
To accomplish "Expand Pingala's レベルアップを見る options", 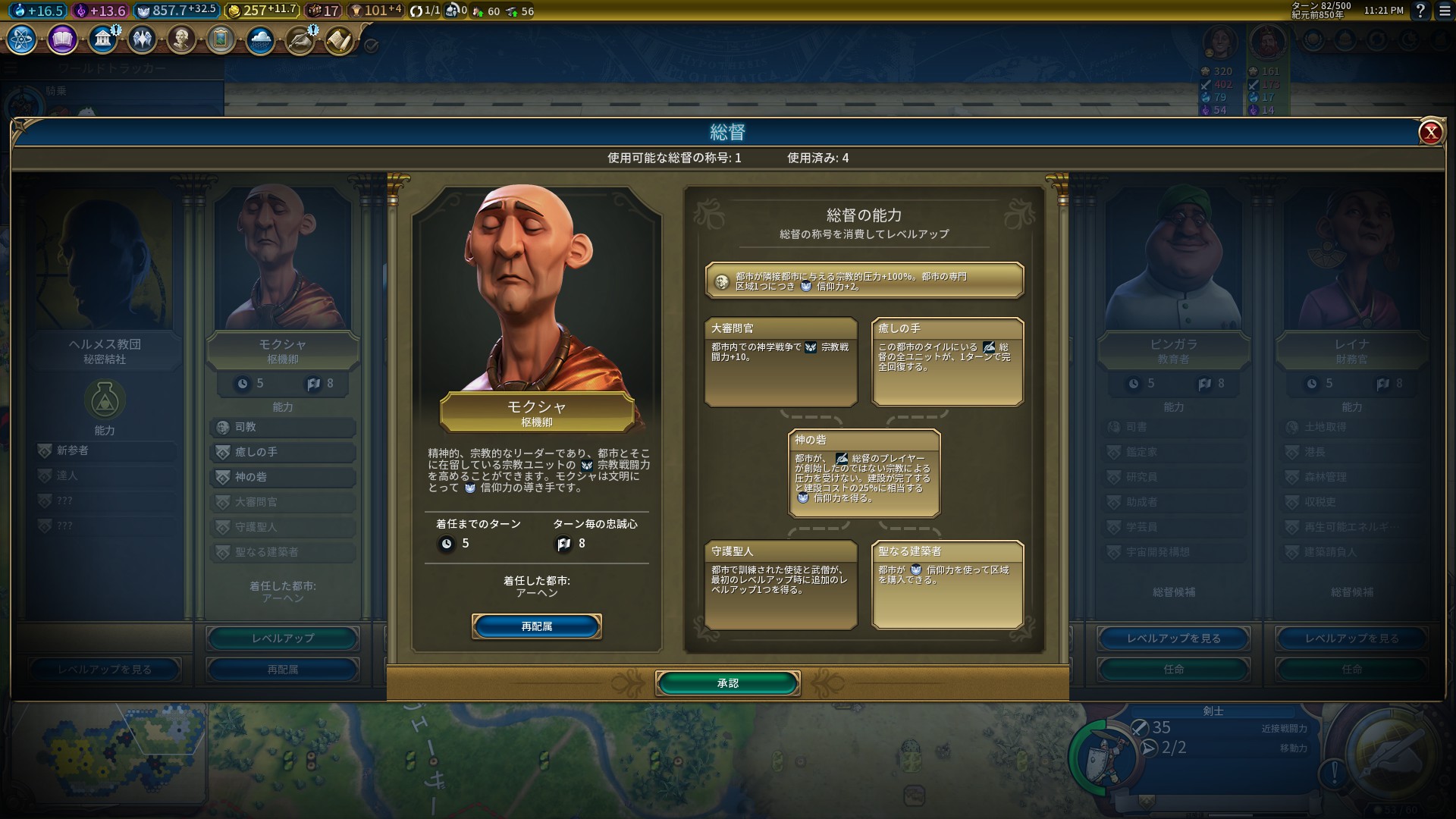I will click(1172, 639).
